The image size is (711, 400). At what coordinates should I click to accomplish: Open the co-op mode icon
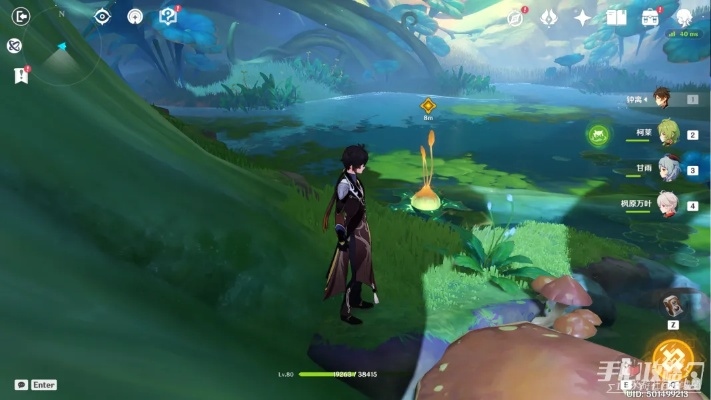(135, 16)
